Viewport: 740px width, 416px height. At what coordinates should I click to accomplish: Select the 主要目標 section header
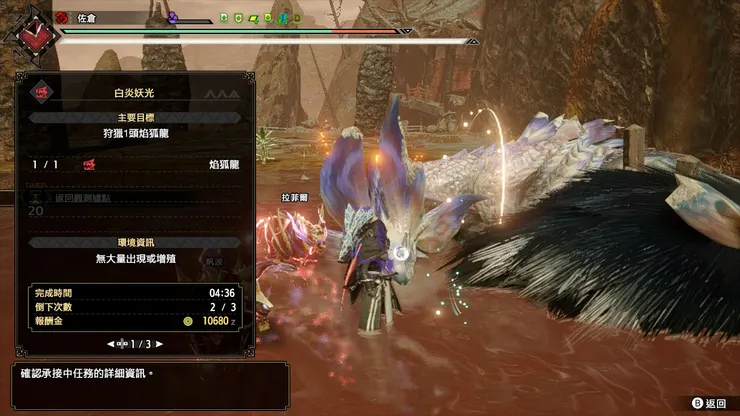(133, 117)
